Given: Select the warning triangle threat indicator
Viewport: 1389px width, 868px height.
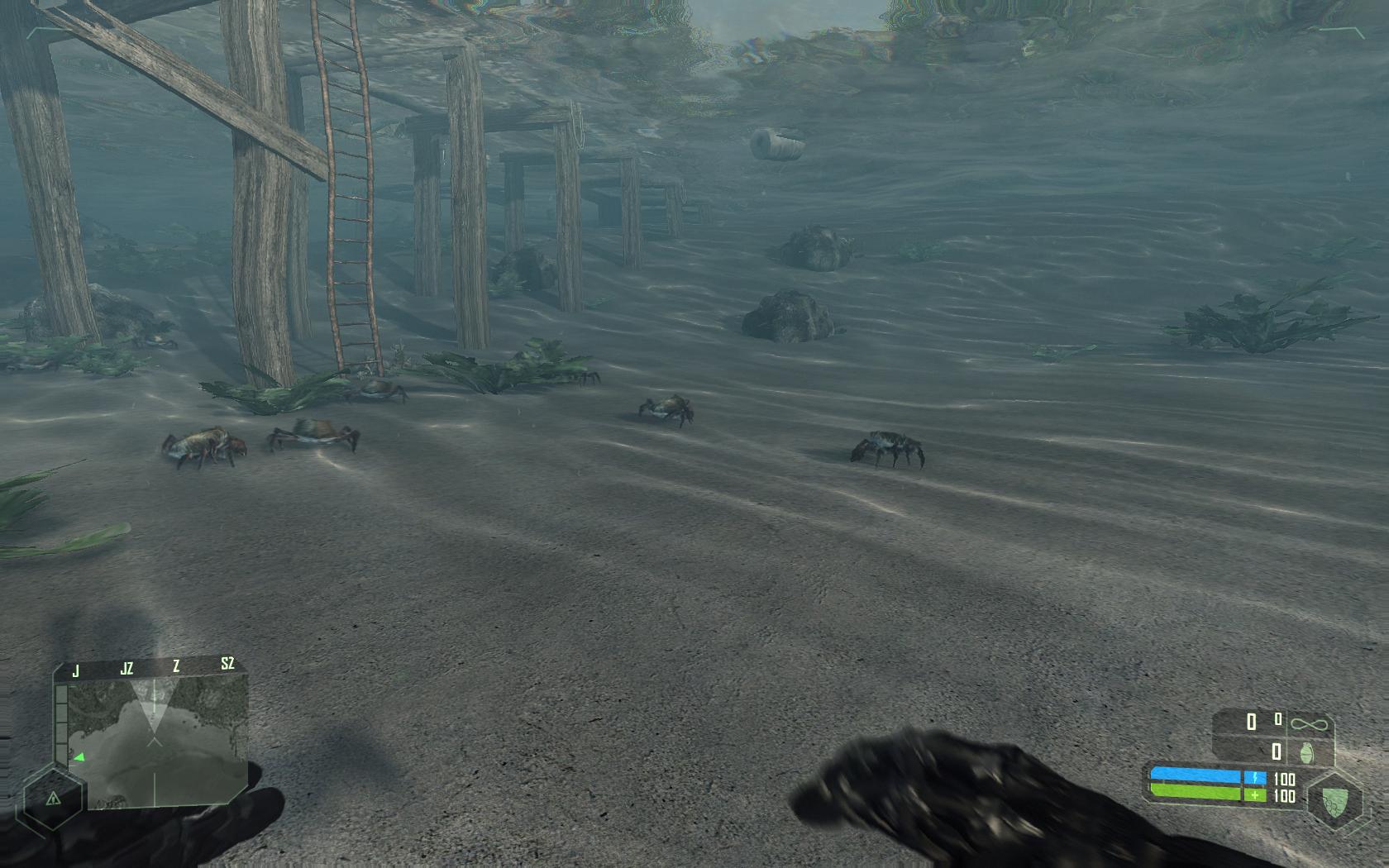Looking at the screenshot, I should [53, 798].
